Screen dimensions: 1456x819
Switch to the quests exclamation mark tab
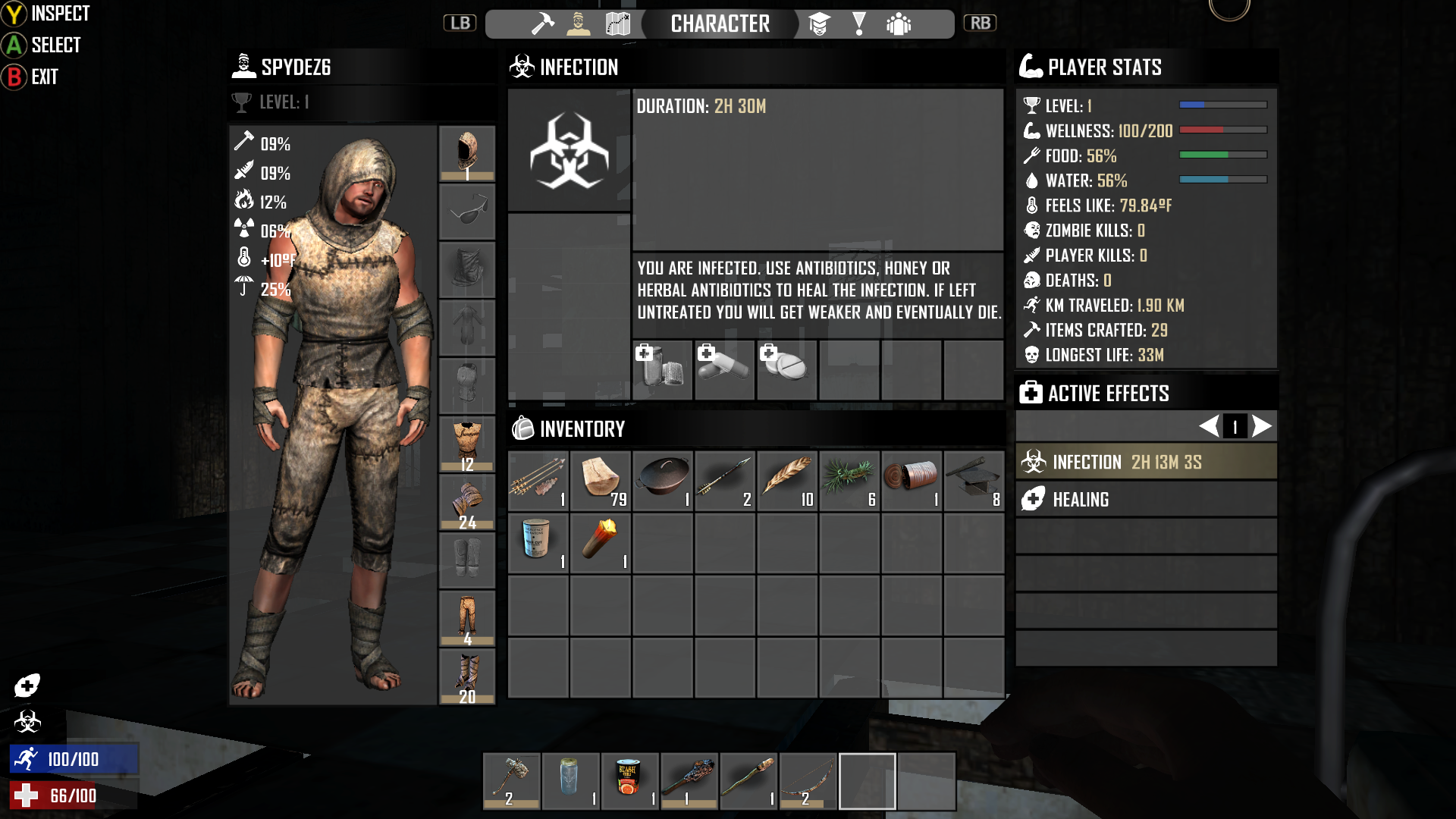tap(859, 24)
